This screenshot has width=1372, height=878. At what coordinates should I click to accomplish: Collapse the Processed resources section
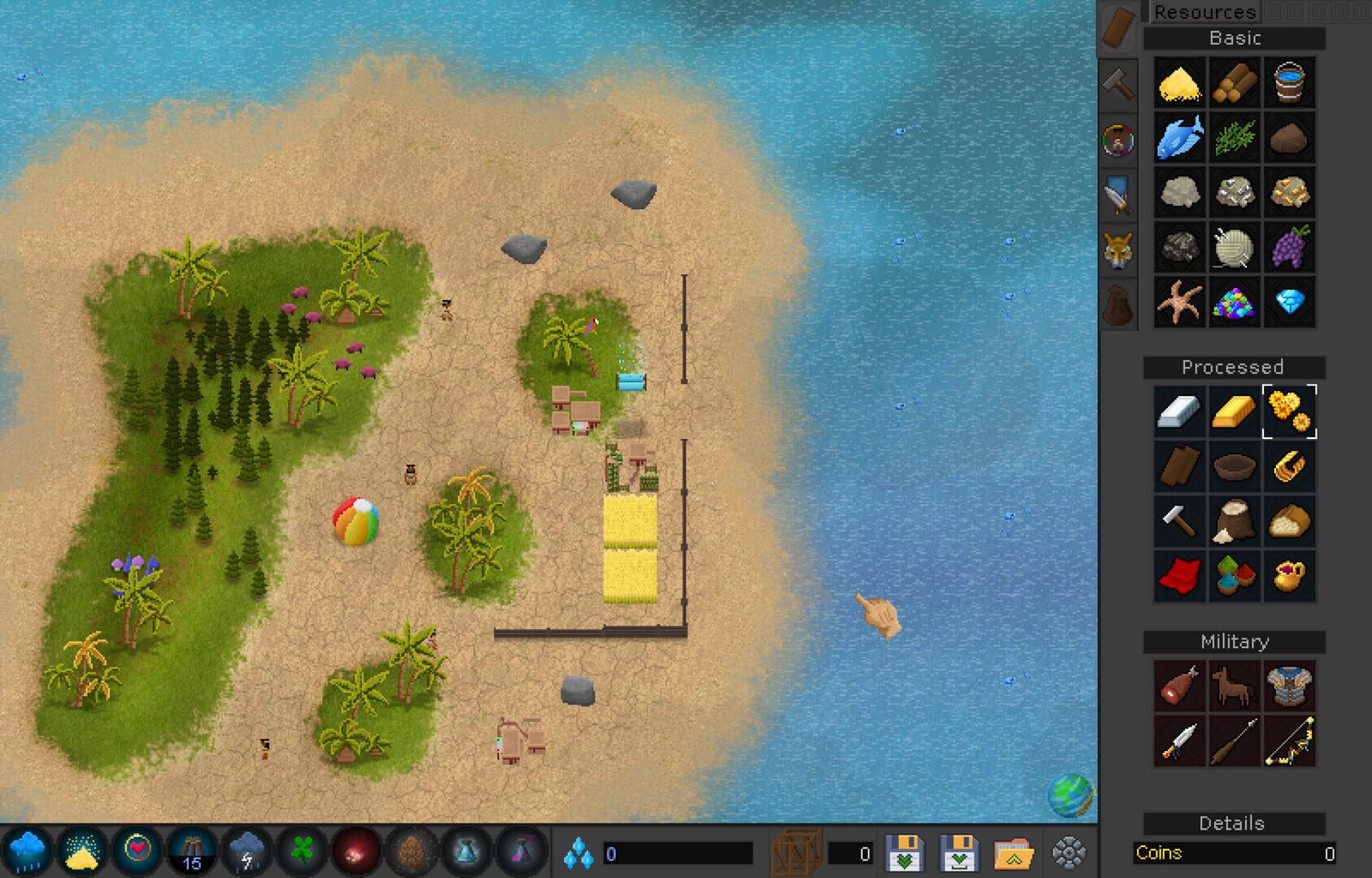[1235, 367]
